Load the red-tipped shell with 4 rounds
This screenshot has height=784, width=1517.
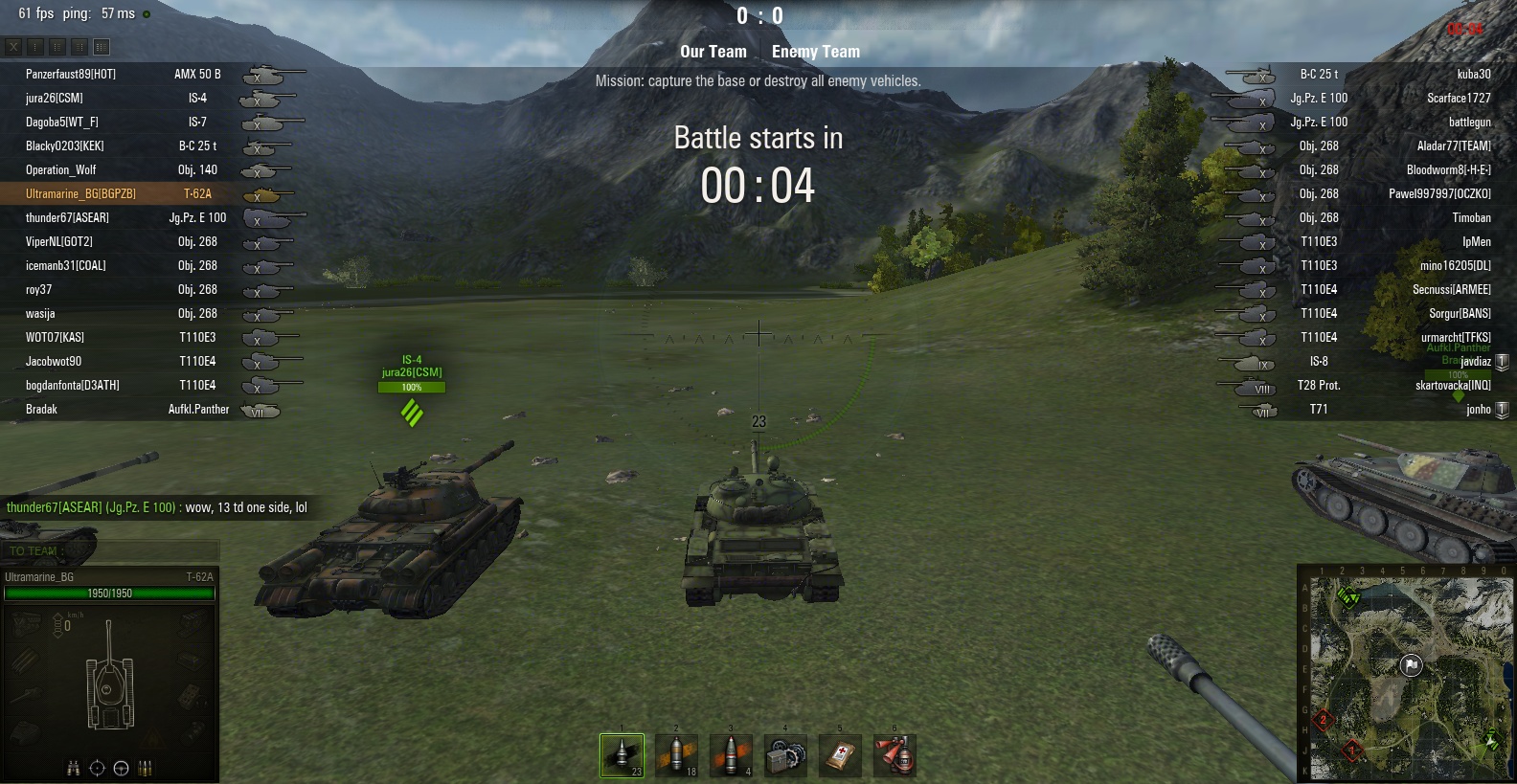click(731, 755)
